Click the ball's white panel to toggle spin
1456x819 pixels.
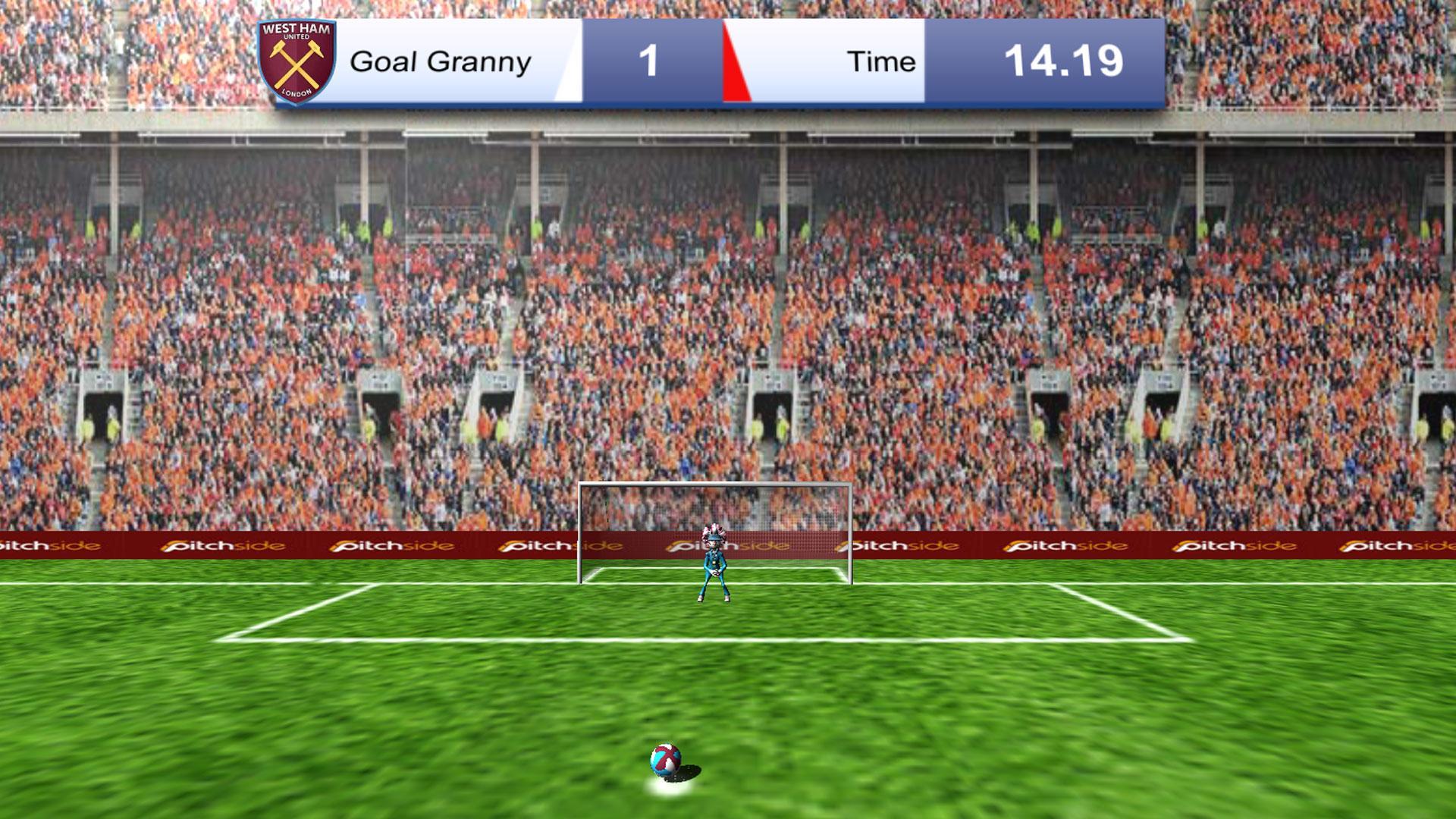tap(670, 764)
